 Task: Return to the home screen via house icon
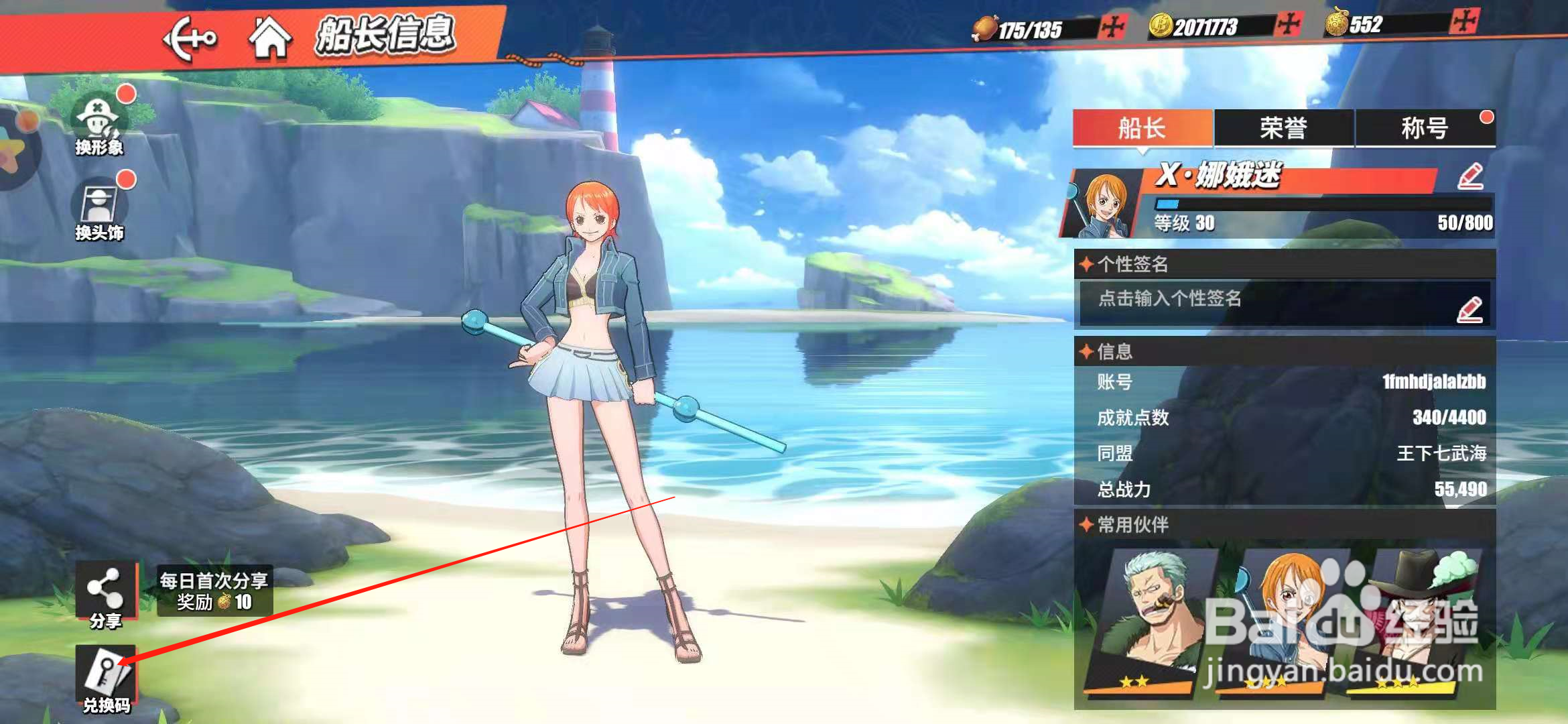270,38
